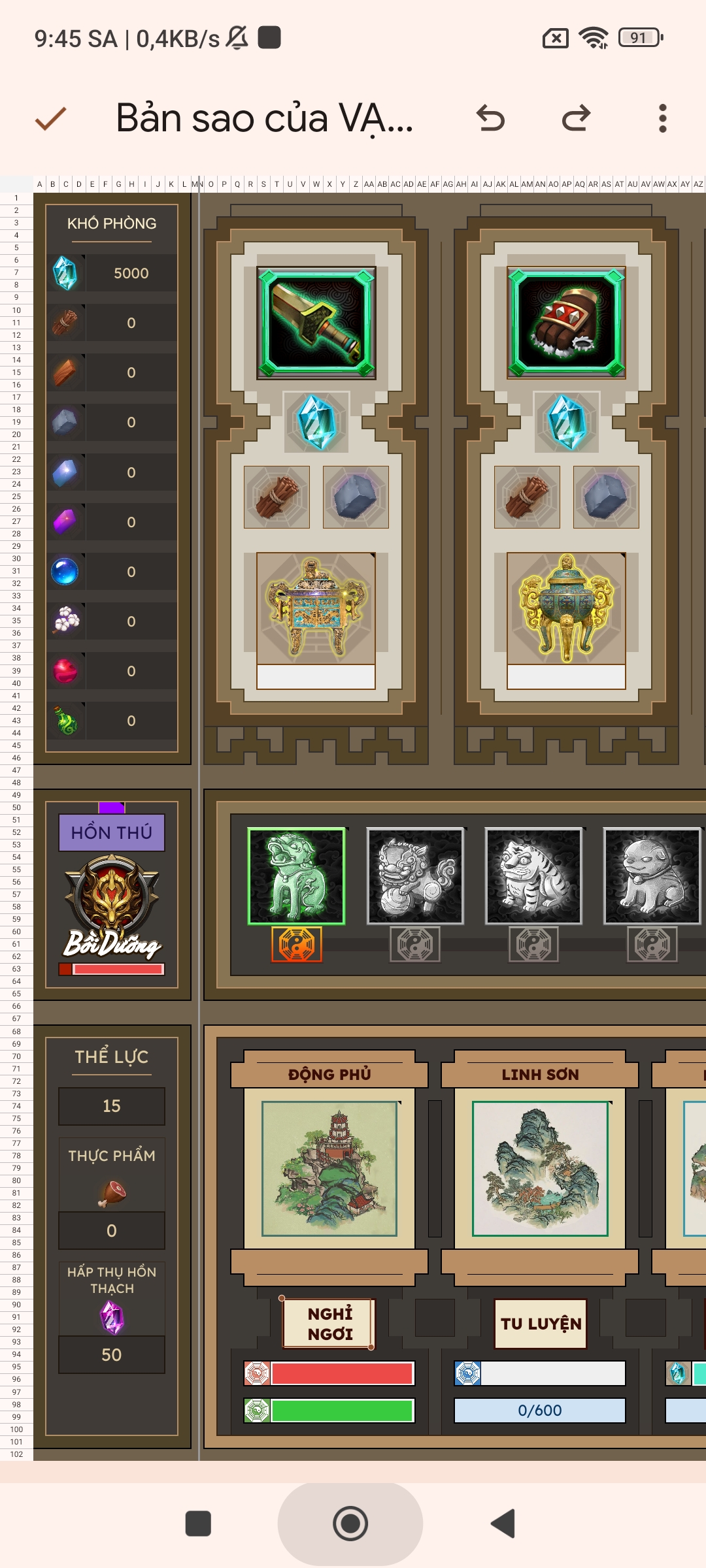Open the ĐỘNG PHỦ location picture

pos(329,1168)
